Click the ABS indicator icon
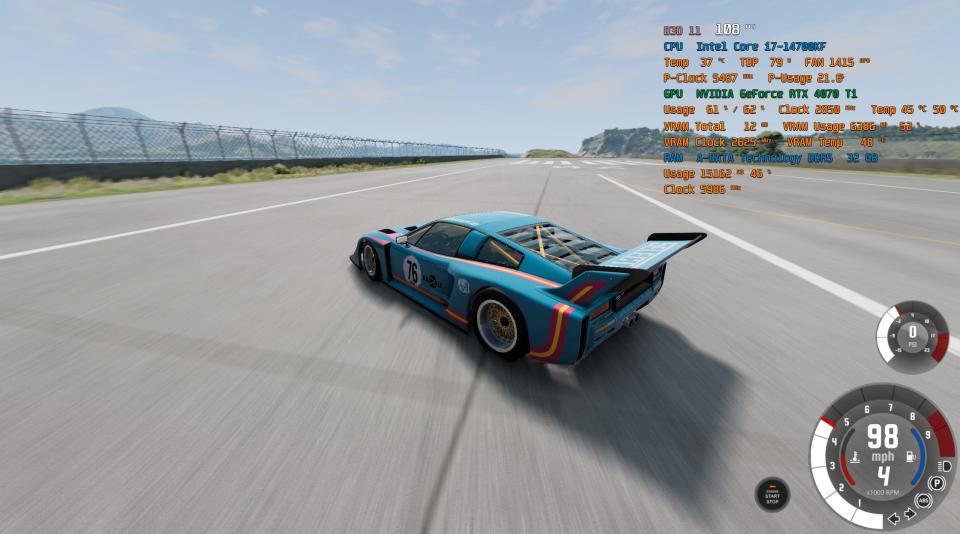Image resolution: width=960 pixels, height=534 pixels. click(924, 500)
